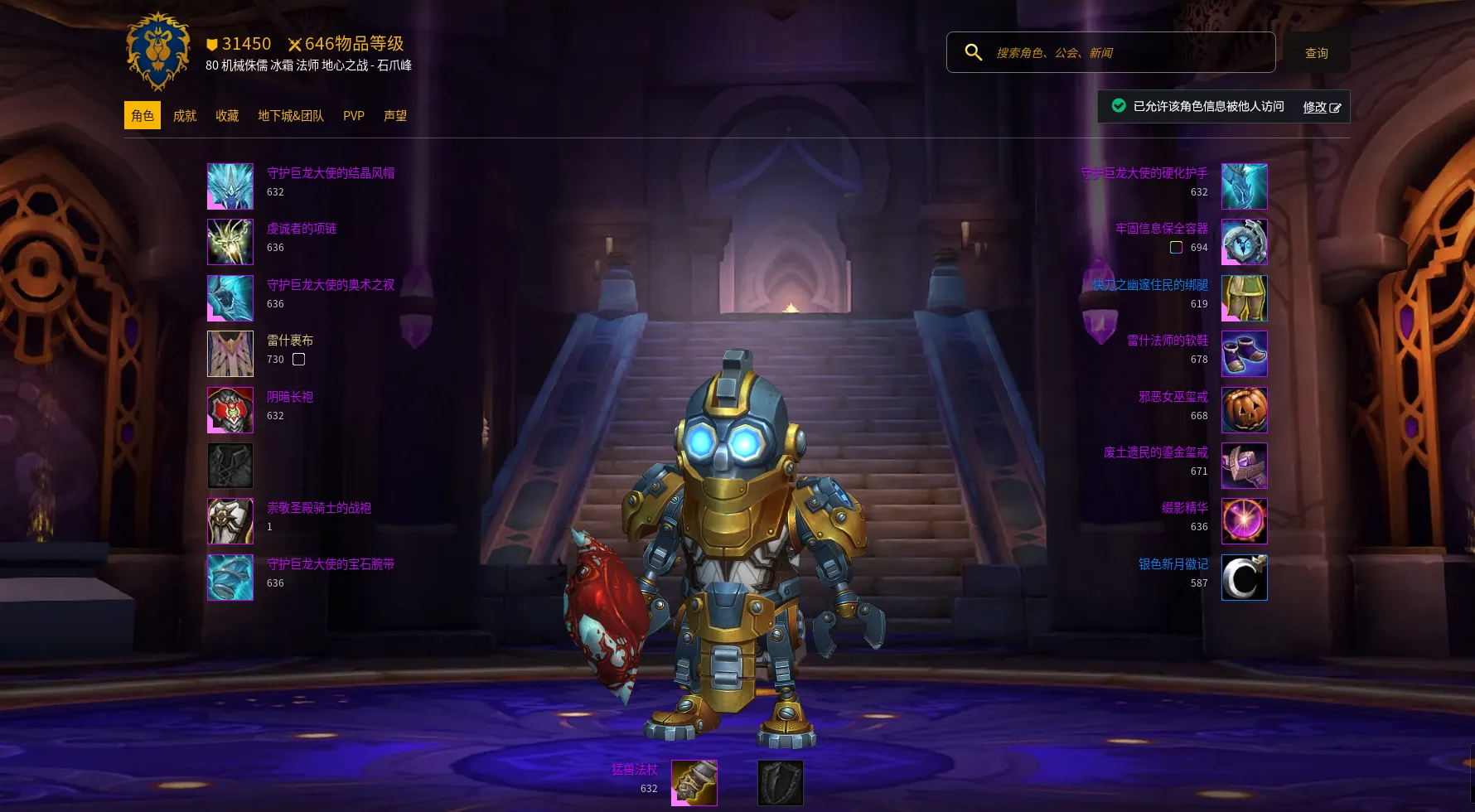Screen dimensions: 1475x812
Task: Select the 银色新月徽记 trinket icon
Action: pyautogui.click(x=1244, y=578)
